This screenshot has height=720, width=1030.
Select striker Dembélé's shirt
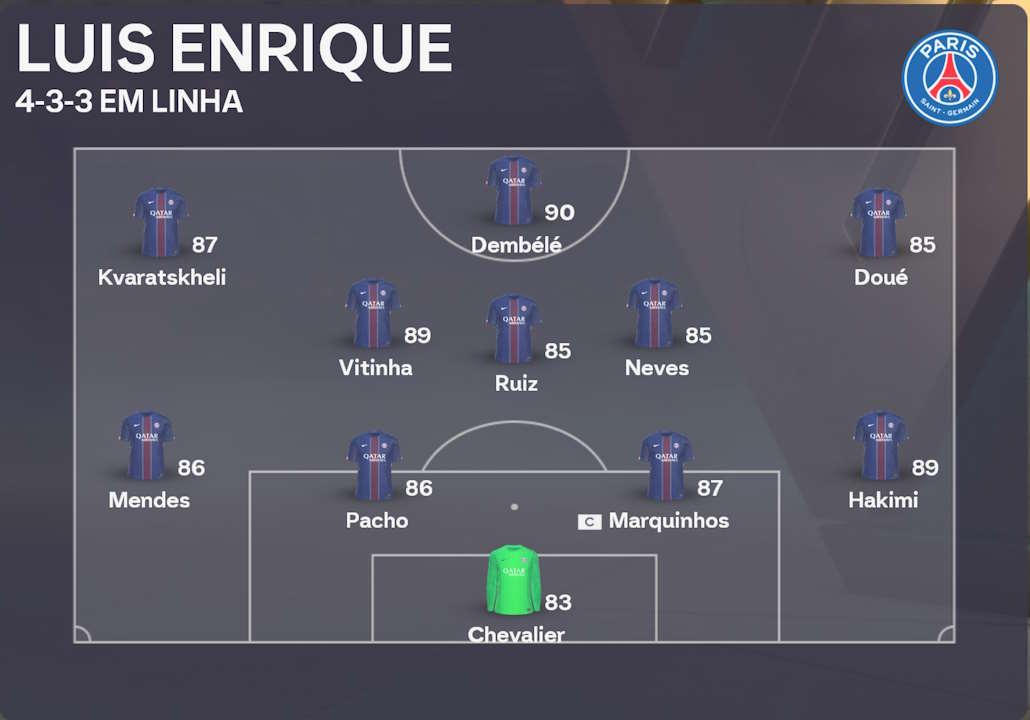(x=514, y=192)
